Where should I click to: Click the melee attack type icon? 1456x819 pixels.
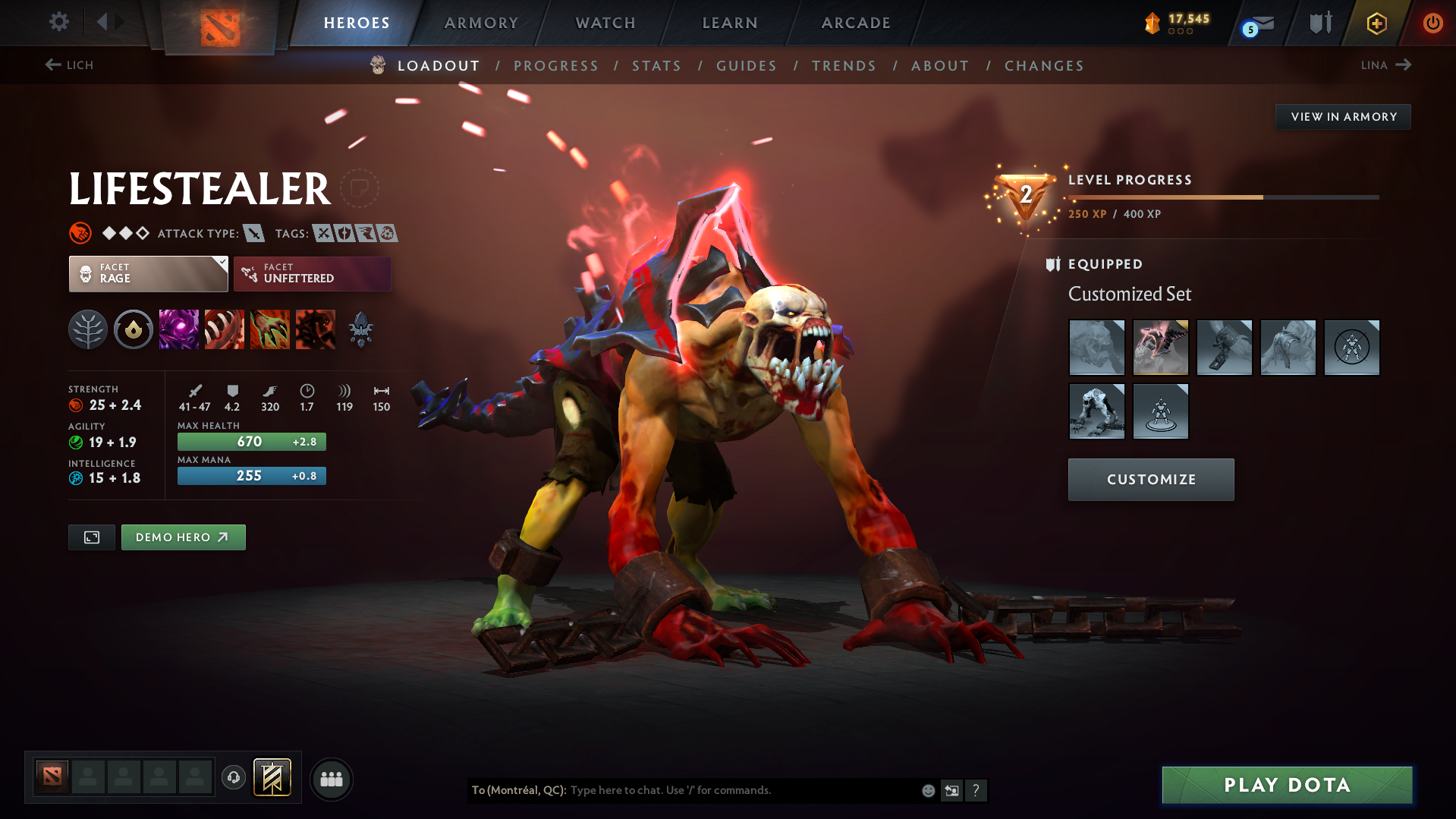(x=253, y=233)
